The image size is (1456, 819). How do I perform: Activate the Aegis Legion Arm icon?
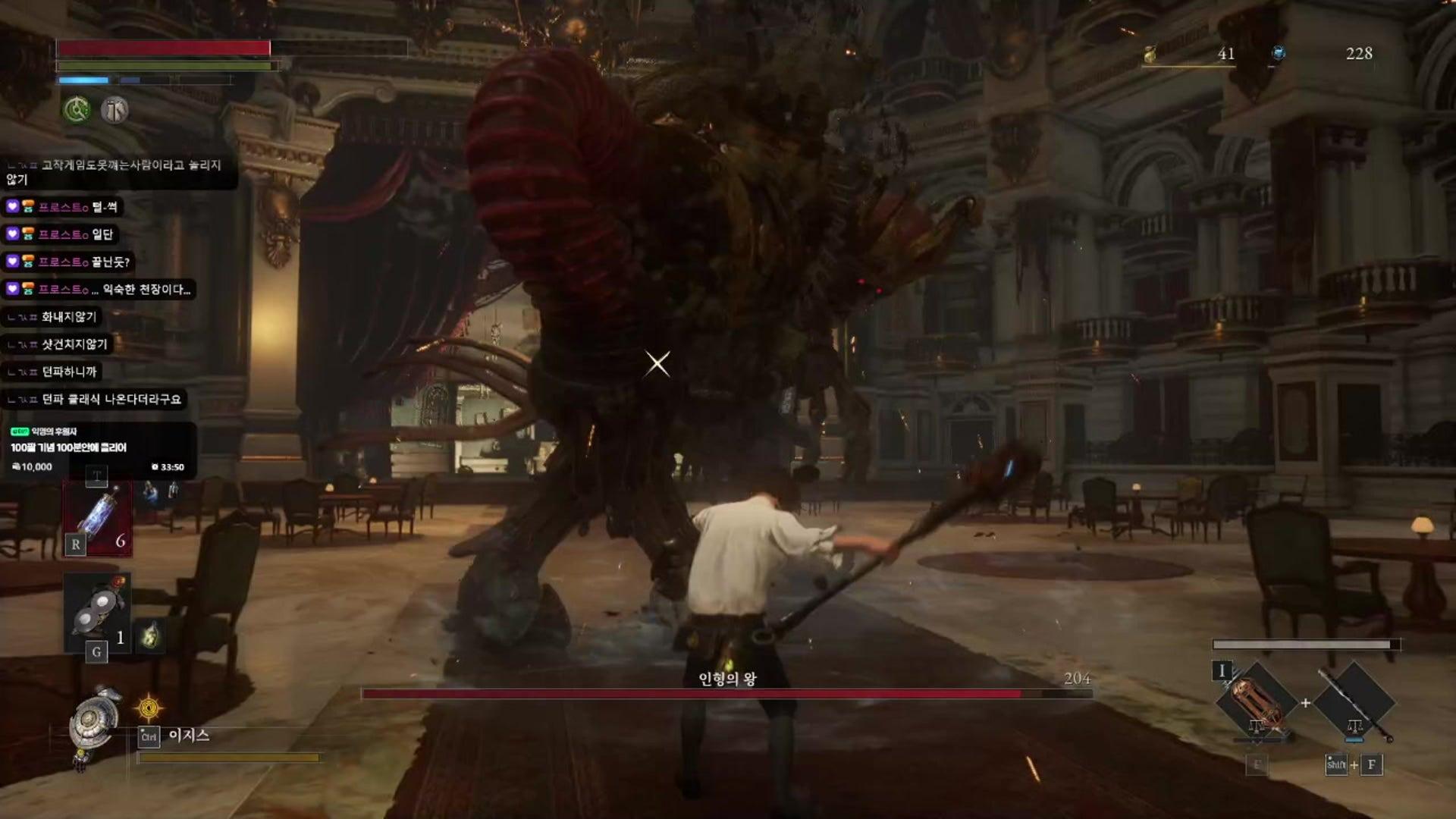(94, 719)
